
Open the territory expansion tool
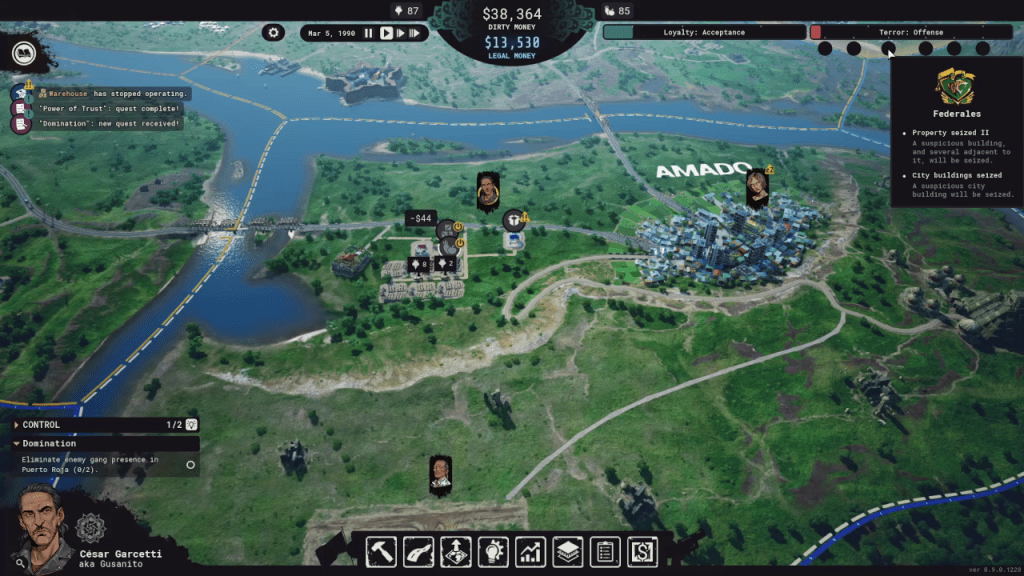456,551
